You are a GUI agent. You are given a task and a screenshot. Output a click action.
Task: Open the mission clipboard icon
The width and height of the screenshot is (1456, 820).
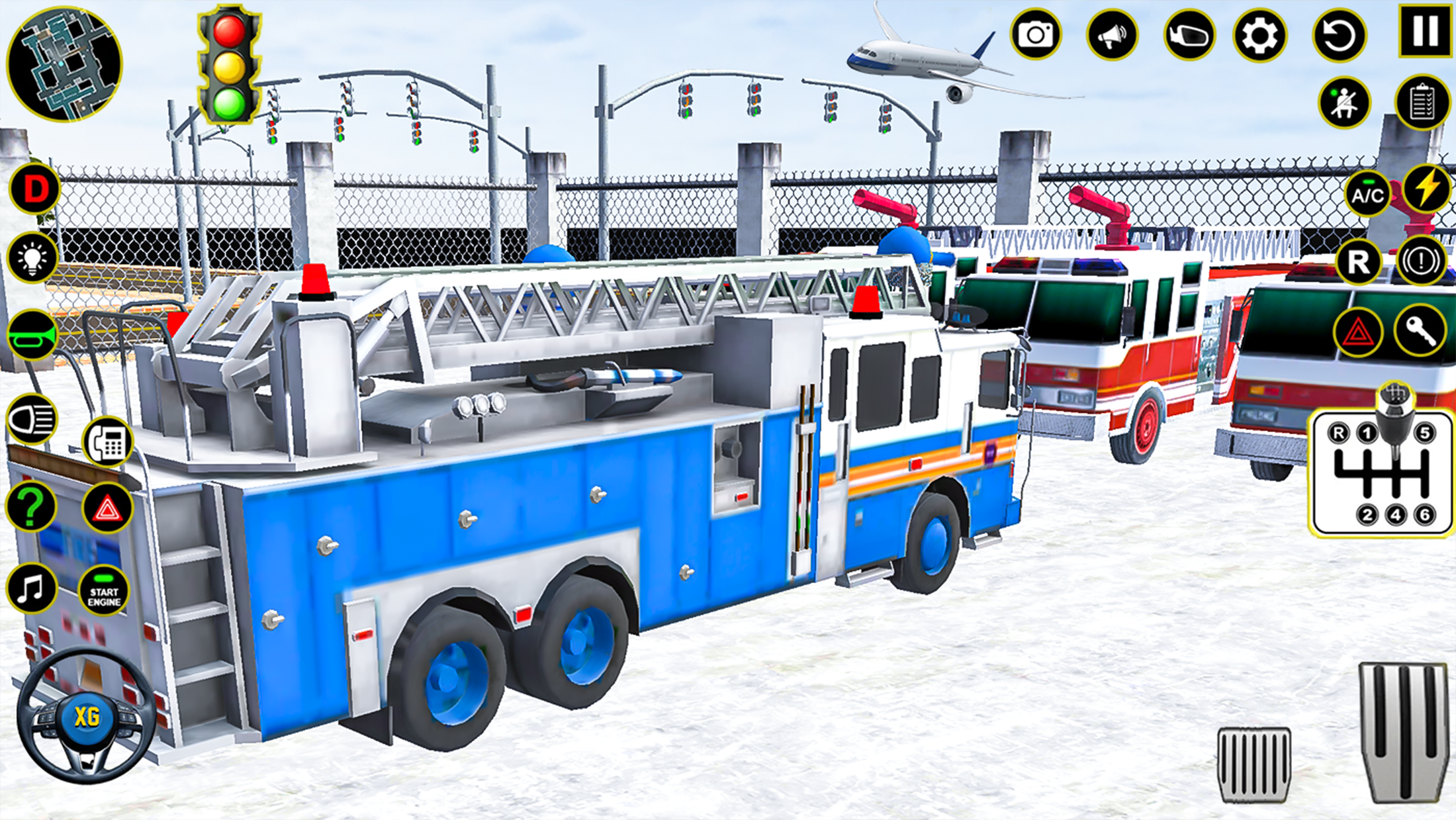click(1422, 101)
